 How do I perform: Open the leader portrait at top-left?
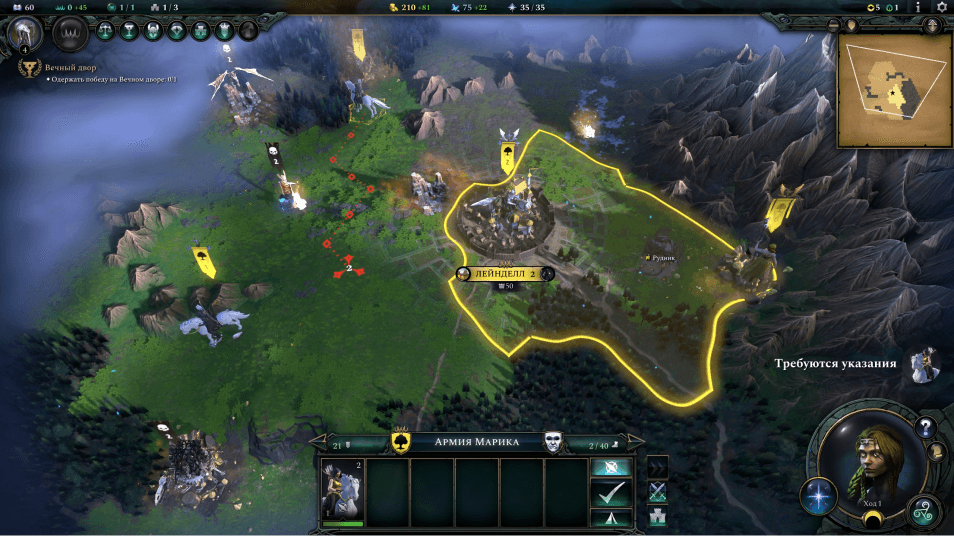[x=24, y=34]
